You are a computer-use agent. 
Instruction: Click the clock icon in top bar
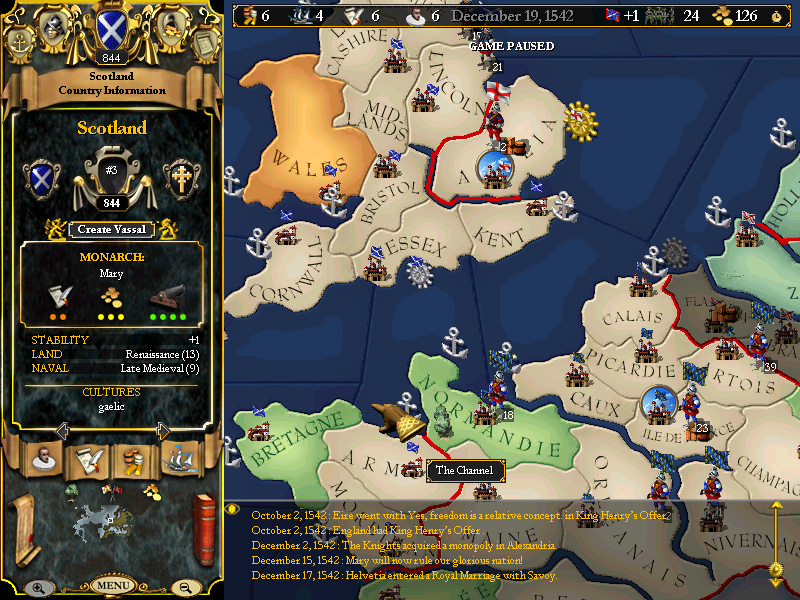[x=777, y=15]
